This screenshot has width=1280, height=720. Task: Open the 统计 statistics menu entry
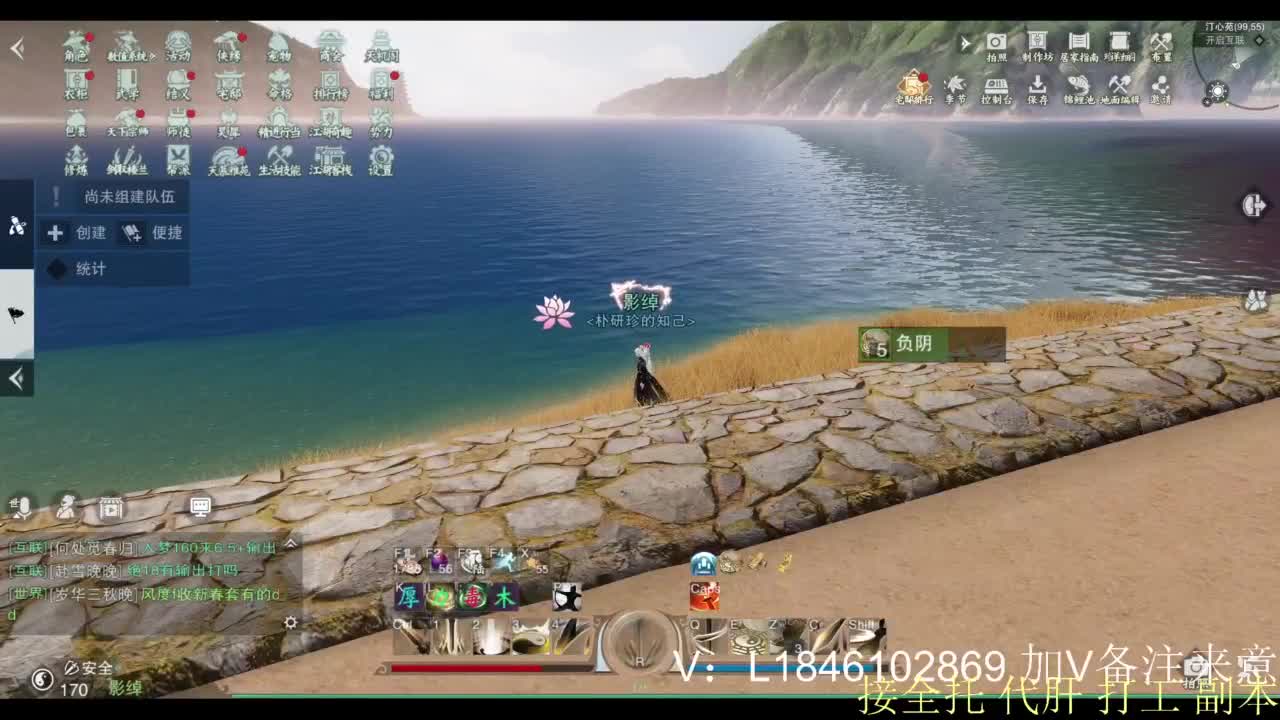pos(80,269)
